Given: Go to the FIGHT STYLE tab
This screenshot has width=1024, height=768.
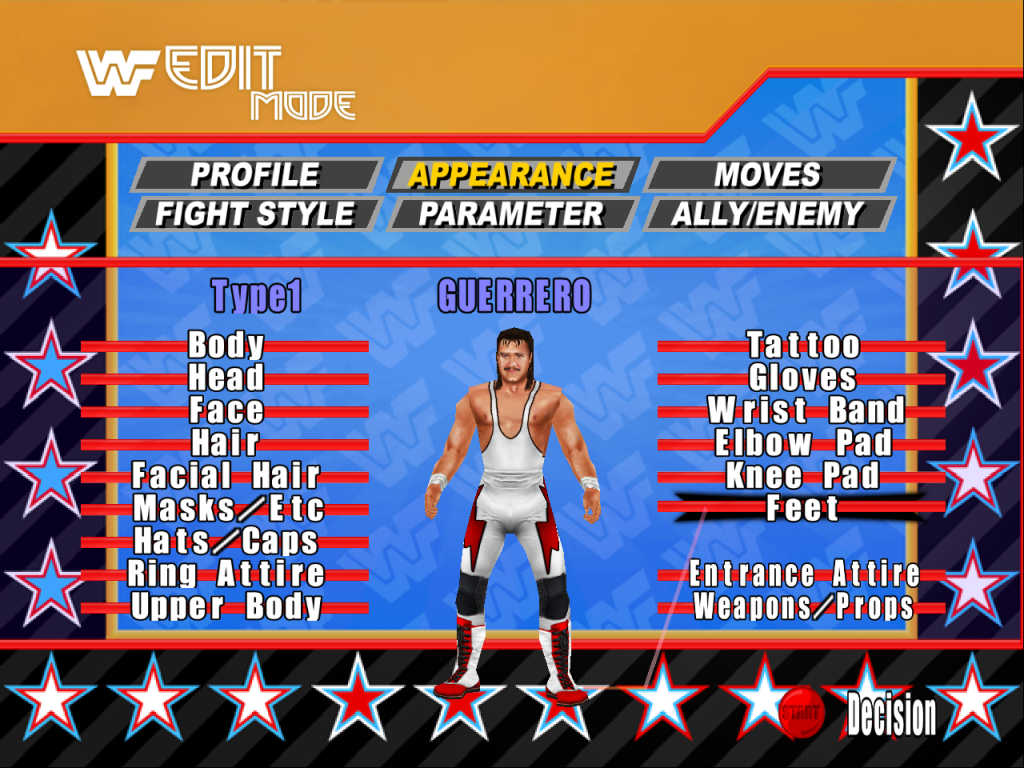Looking at the screenshot, I should [255, 214].
